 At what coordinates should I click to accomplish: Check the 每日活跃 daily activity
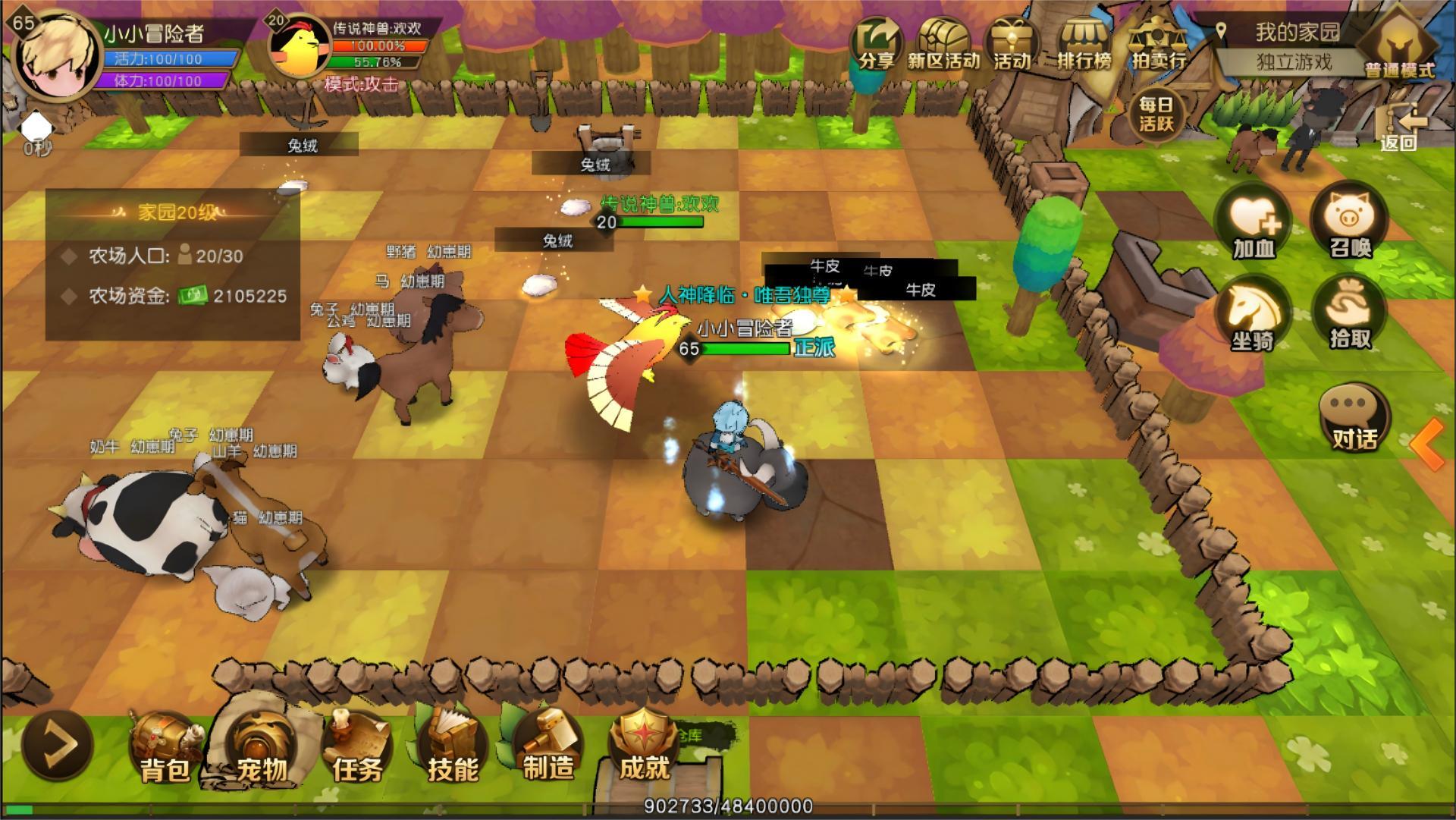click(x=1156, y=114)
